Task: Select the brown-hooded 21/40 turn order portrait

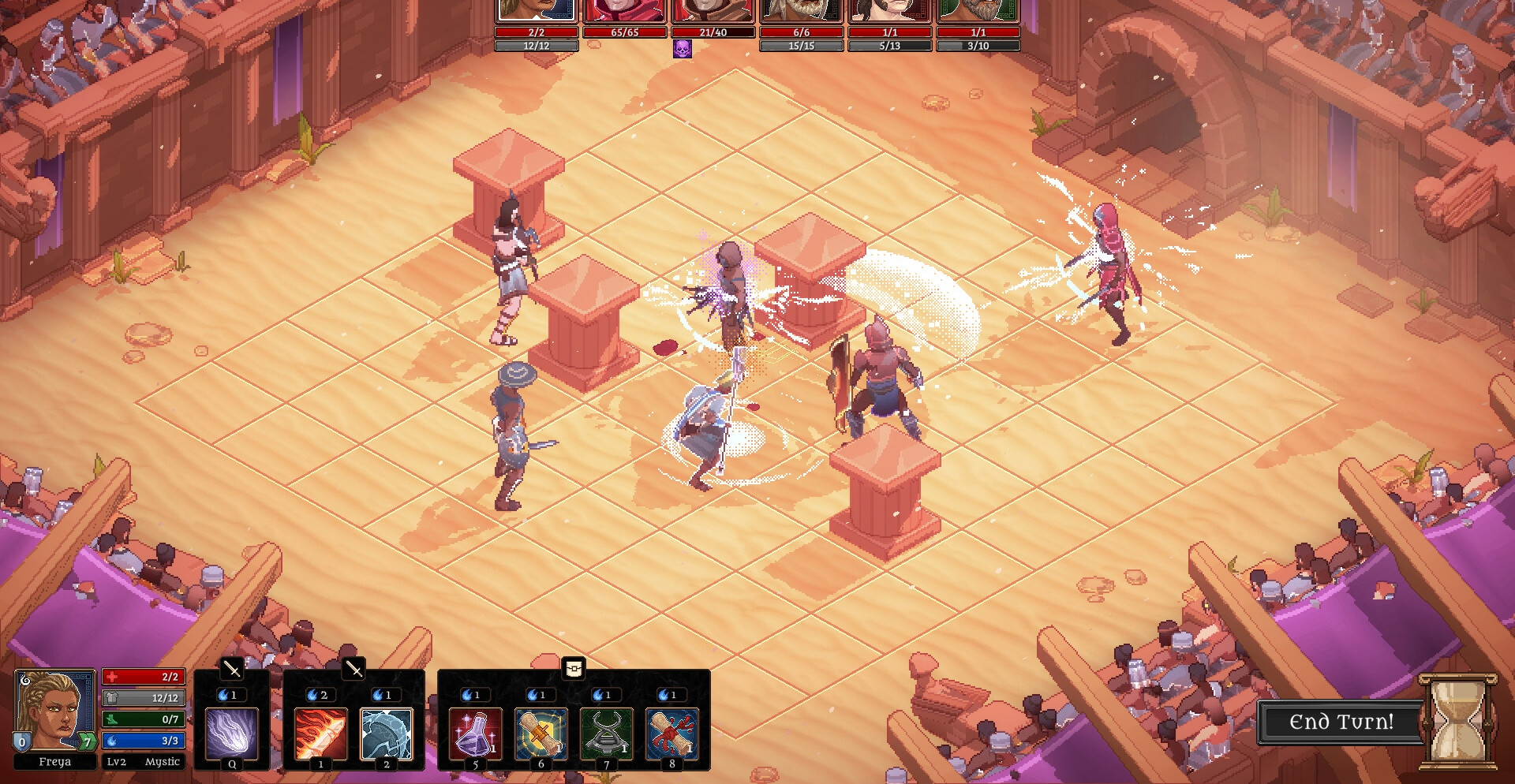Action: pos(713,10)
